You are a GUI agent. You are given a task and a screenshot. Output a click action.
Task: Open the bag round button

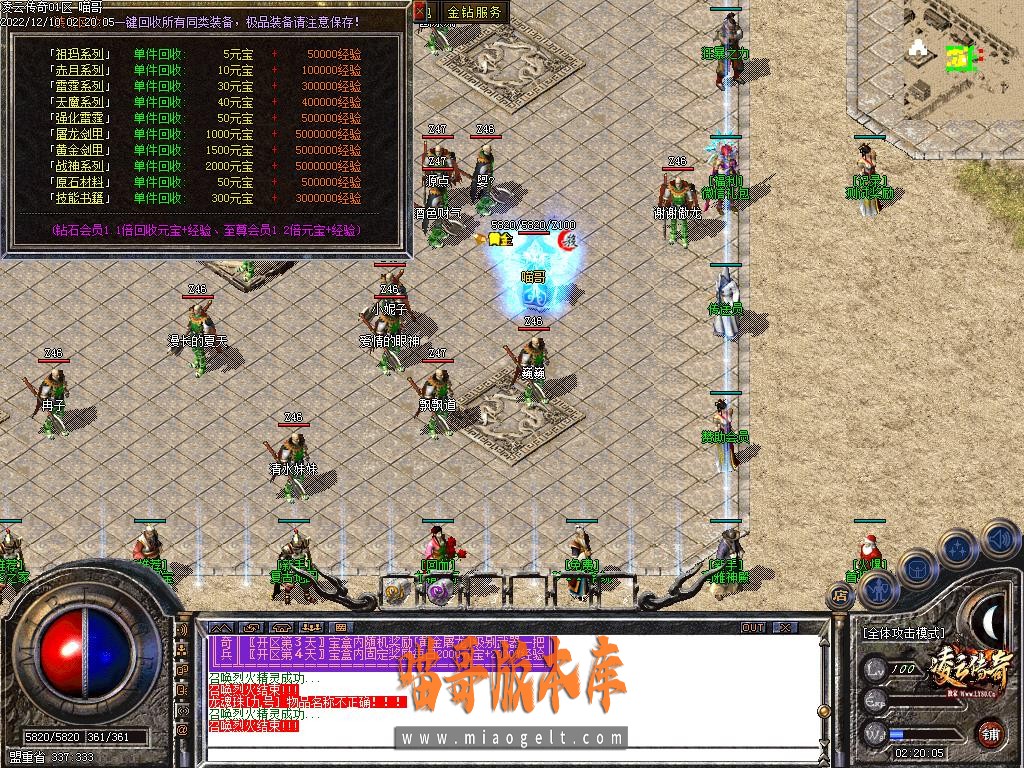[917, 569]
